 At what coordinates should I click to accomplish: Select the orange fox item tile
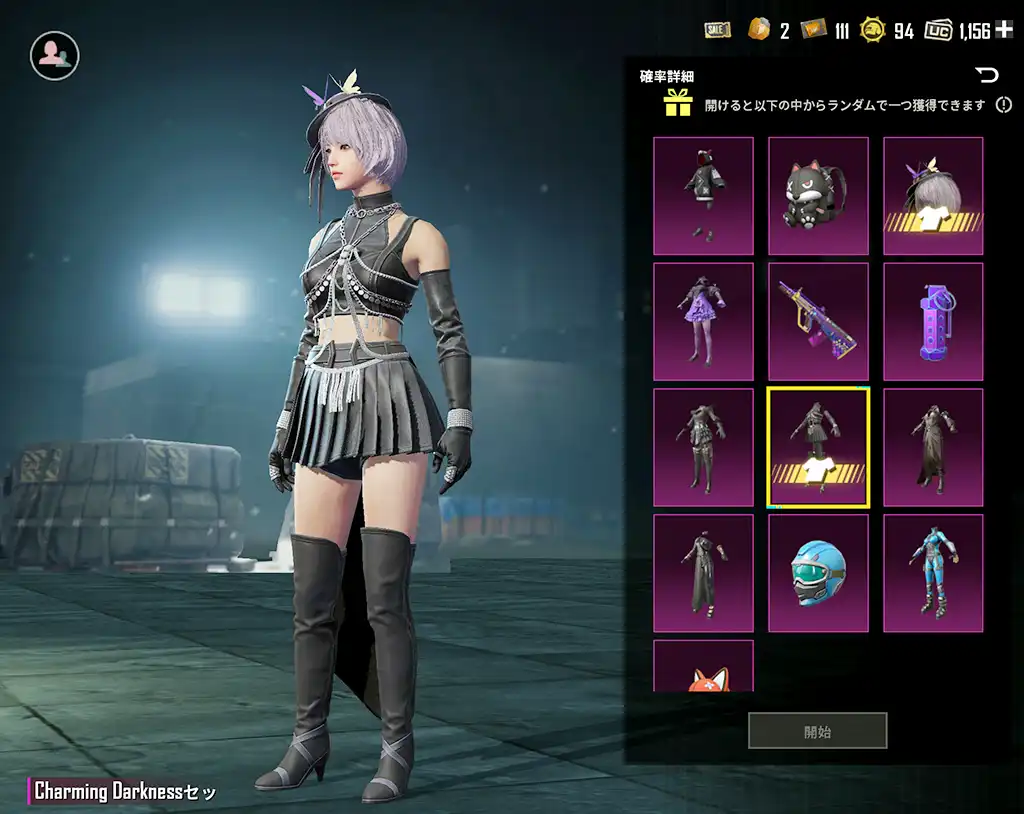point(703,667)
